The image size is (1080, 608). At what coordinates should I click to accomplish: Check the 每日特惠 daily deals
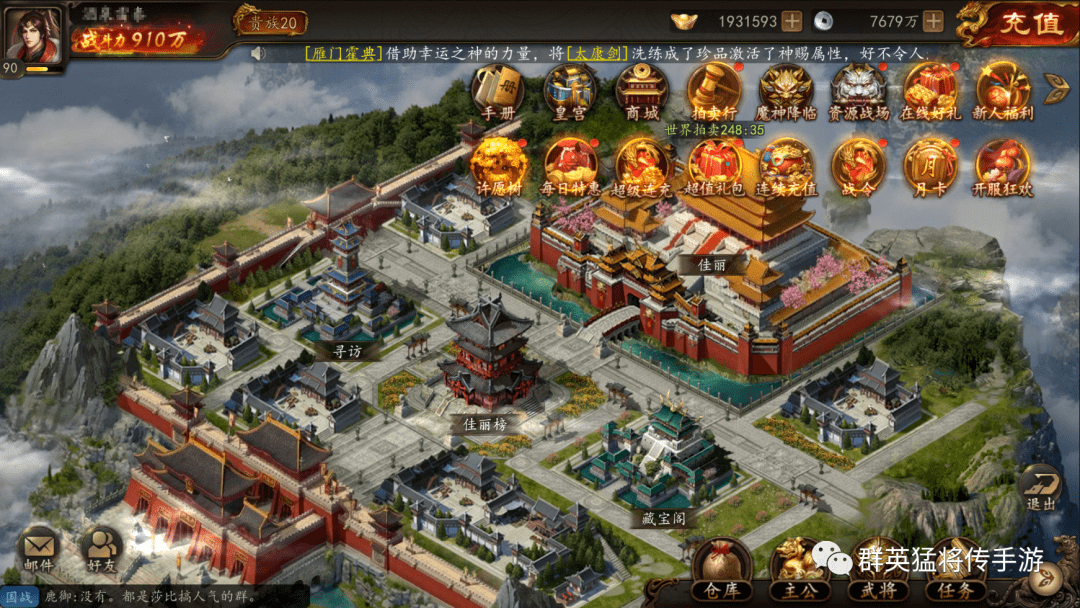[x=570, y=164]
